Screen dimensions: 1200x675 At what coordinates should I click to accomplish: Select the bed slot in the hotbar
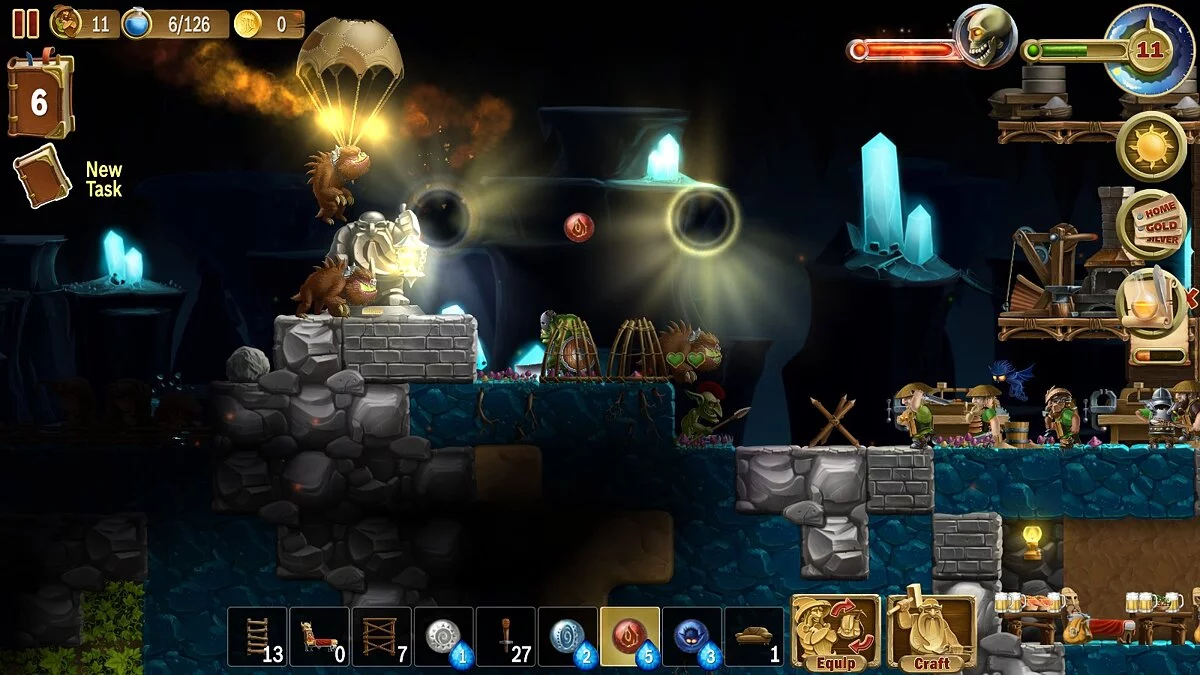[x=319, y=636]
